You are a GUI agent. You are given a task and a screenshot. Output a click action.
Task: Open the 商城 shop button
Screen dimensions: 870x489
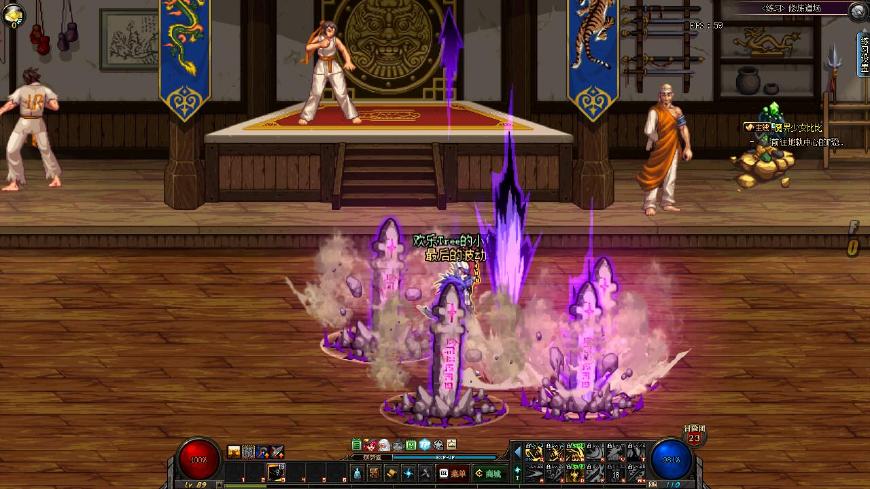click(490, 473)
